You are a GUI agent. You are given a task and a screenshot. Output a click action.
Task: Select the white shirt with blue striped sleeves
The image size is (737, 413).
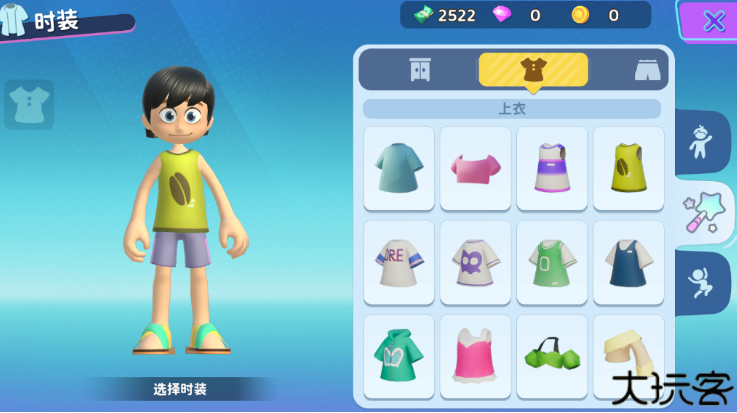coord(399,262)
